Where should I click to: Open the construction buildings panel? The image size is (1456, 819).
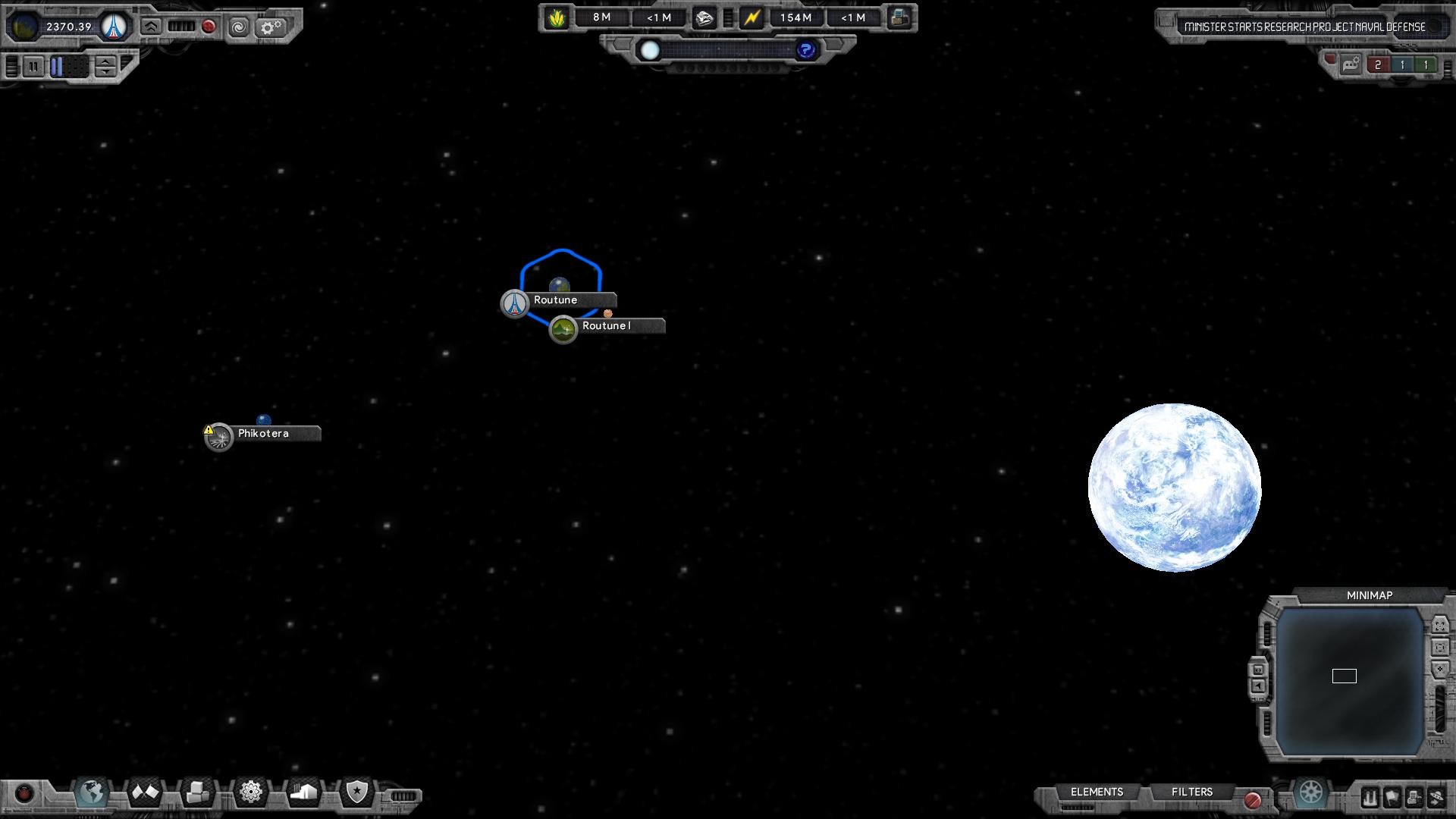click(x=303, y=792)
